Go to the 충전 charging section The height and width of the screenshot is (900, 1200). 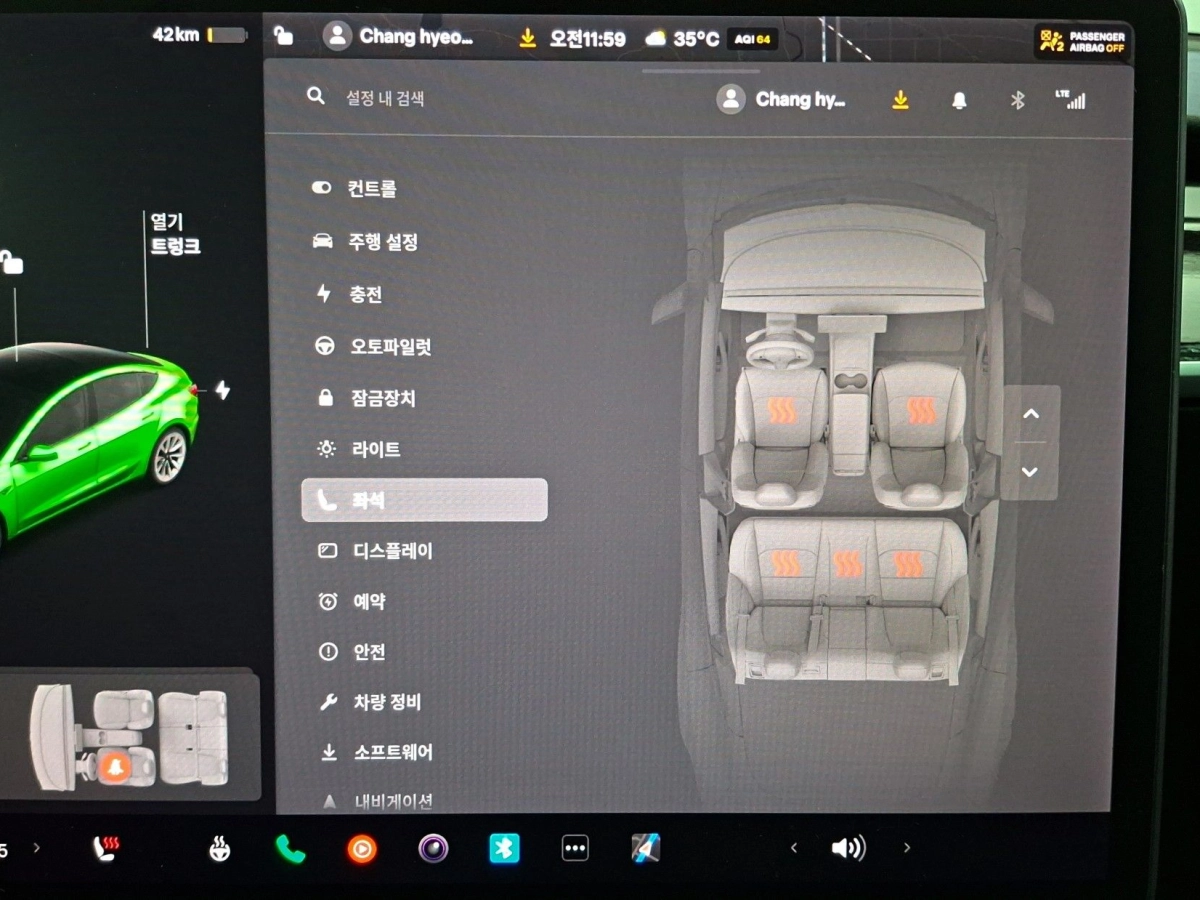pos(365,295)
